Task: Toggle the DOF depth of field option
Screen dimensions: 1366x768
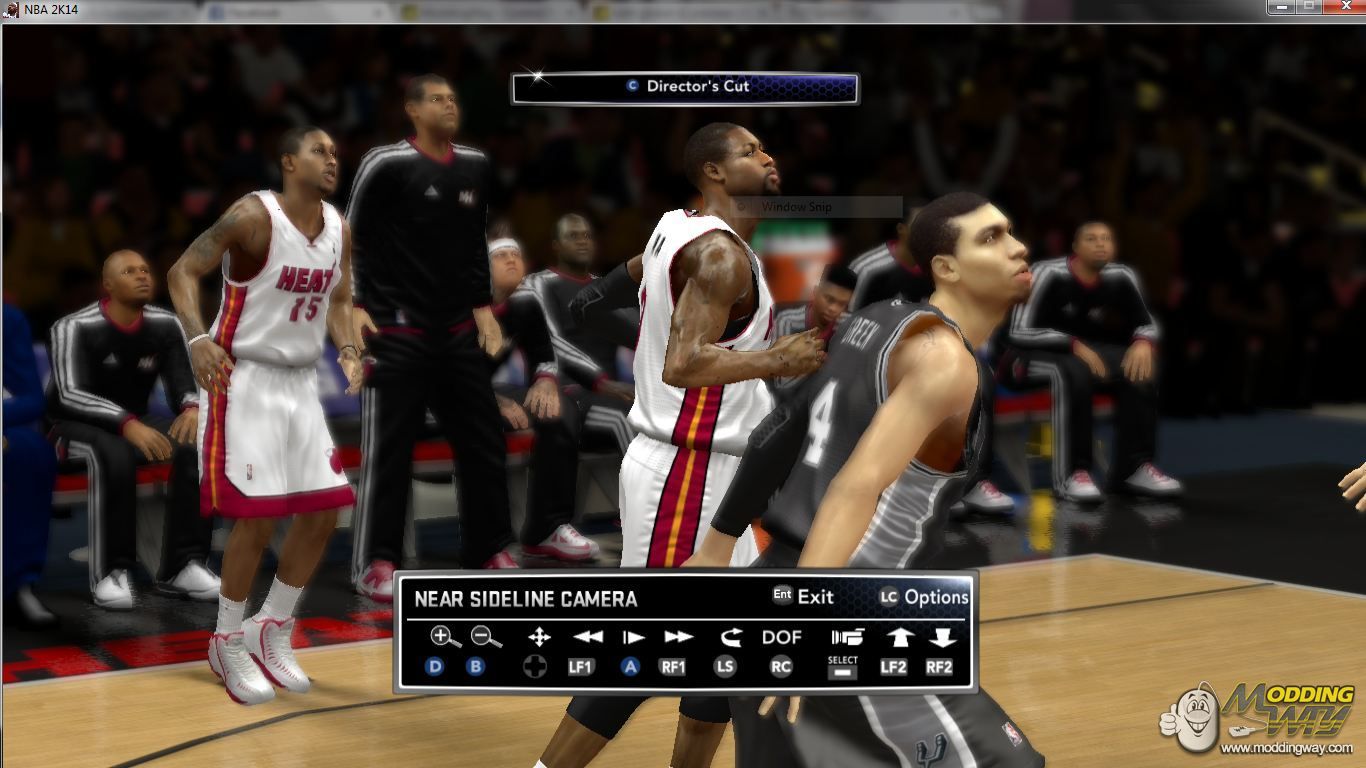Action: [781, 637]
